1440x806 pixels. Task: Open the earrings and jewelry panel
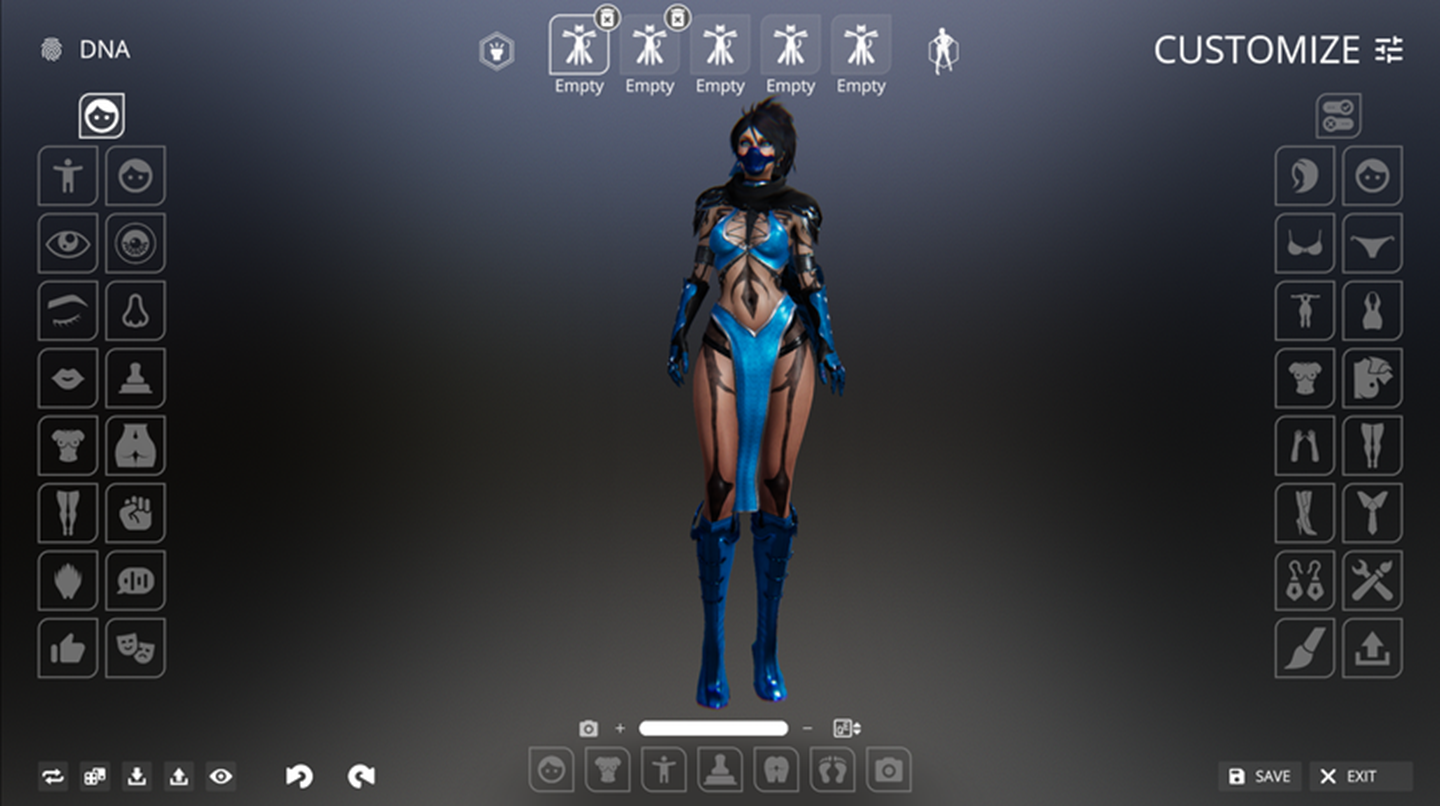(x=1304, y=581)
